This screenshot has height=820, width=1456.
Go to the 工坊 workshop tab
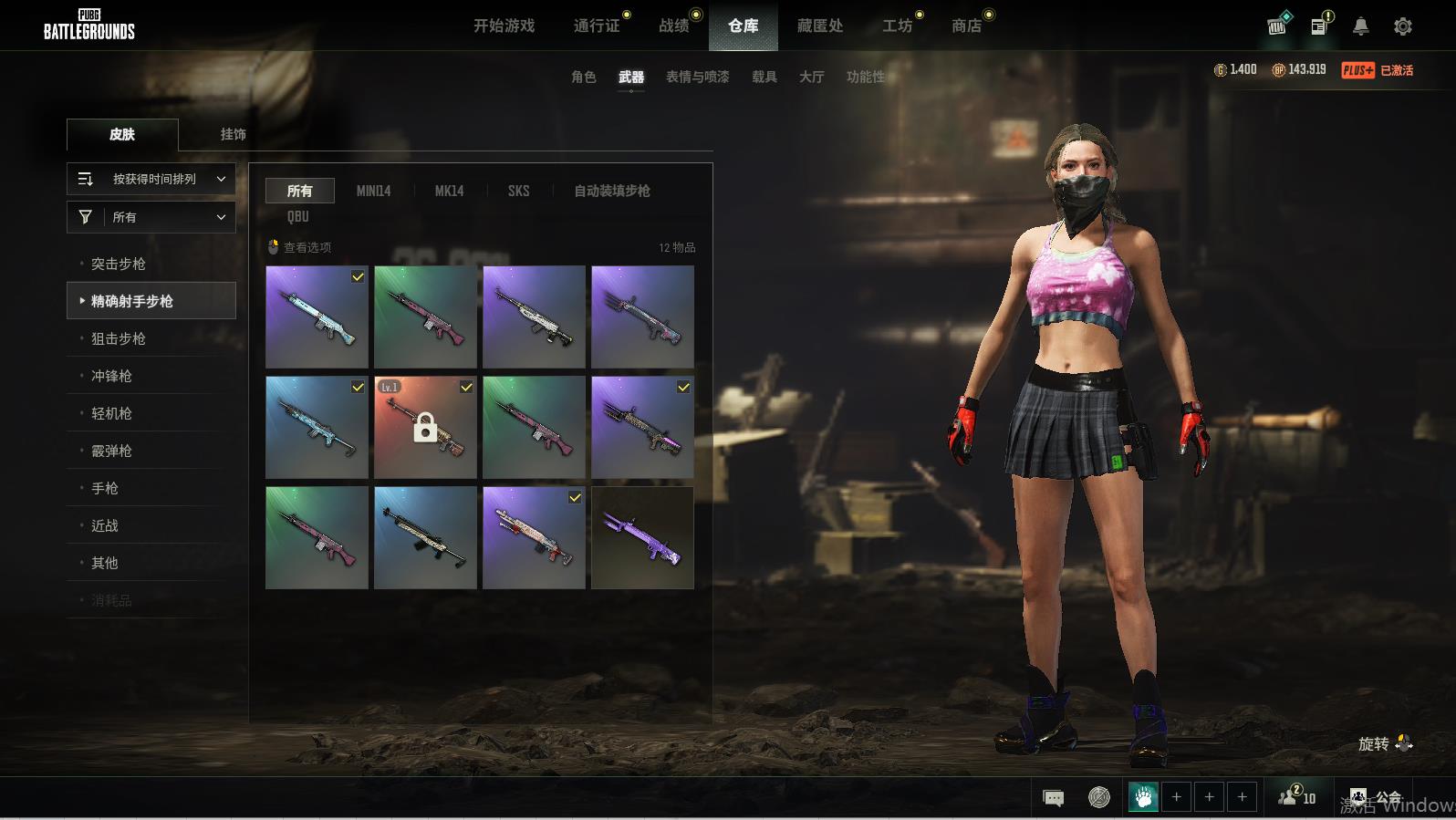(x=897, y=26)
